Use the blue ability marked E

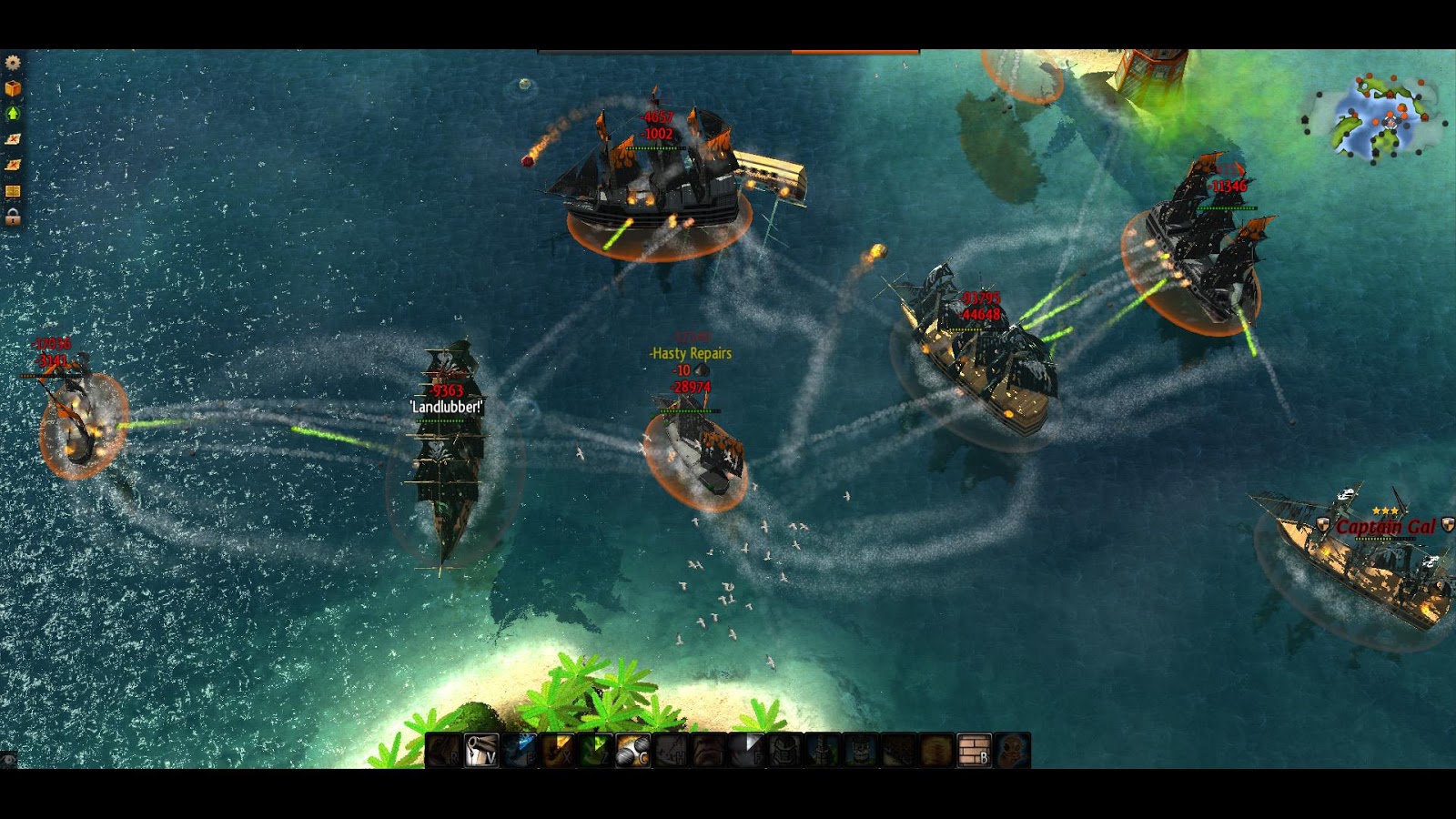(520, 751)
